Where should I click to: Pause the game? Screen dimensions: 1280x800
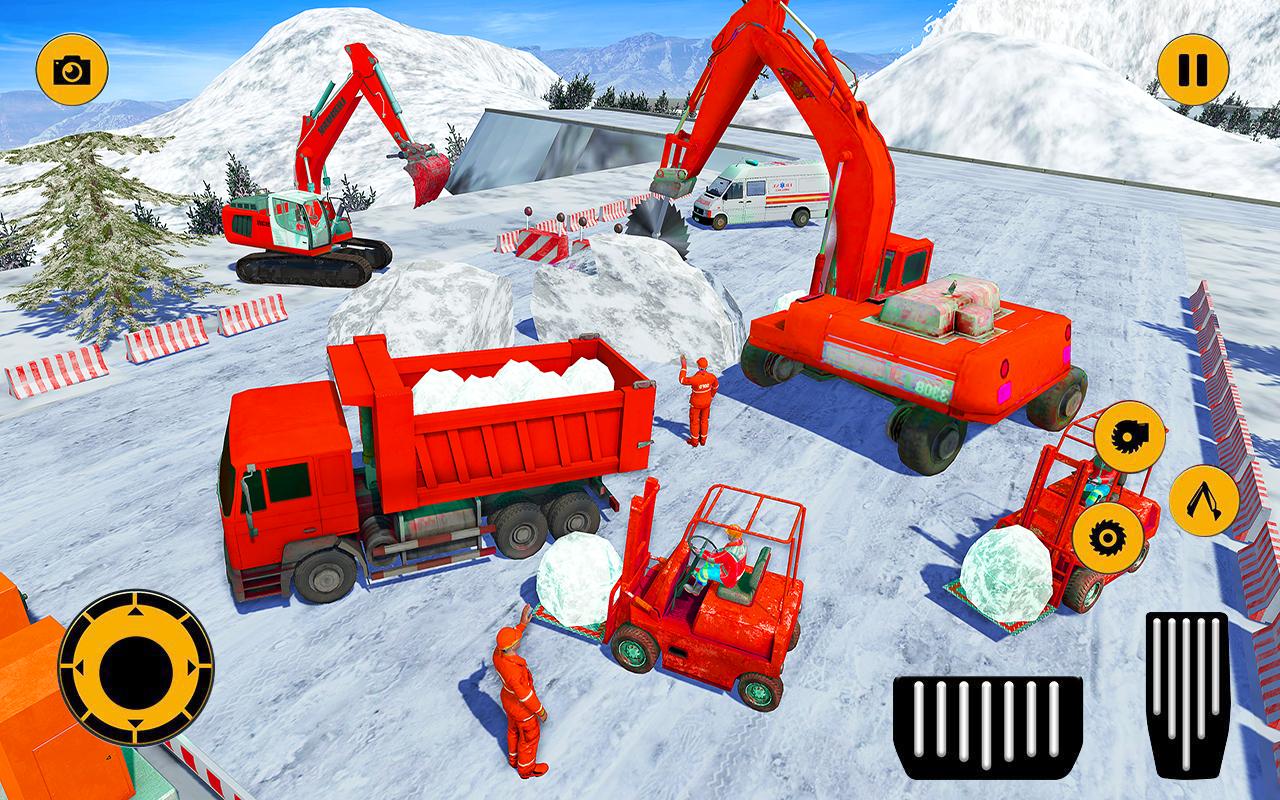point(1191,67)
